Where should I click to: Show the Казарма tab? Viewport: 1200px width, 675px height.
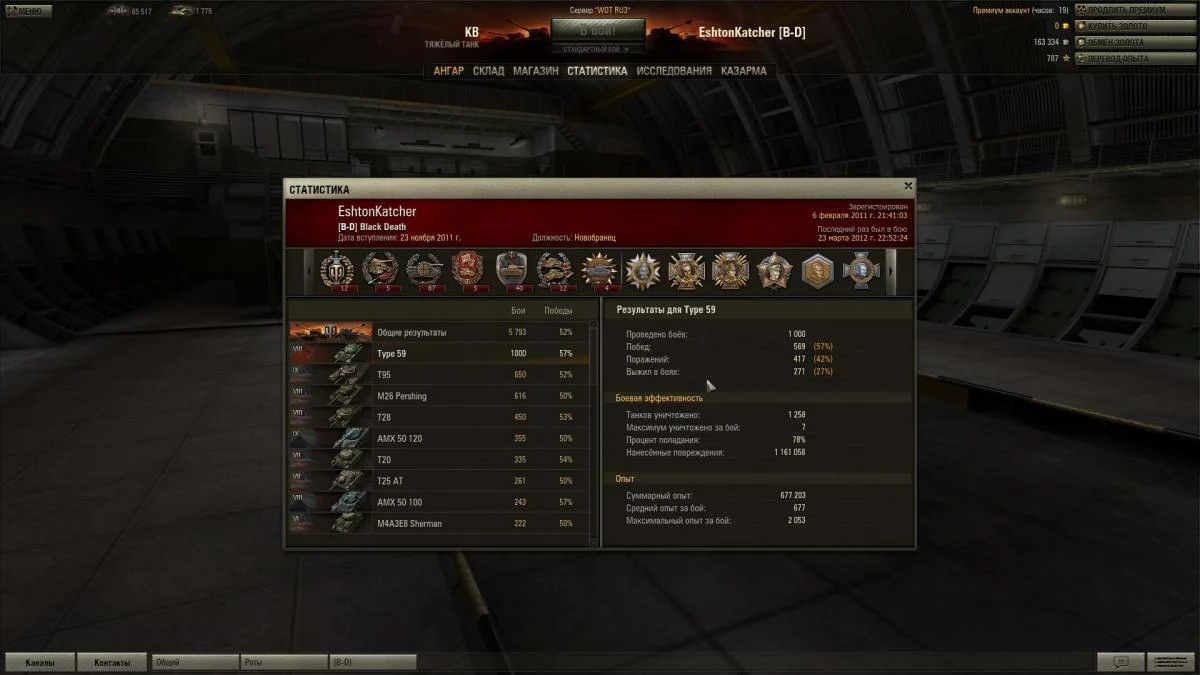tap(744, 71)
